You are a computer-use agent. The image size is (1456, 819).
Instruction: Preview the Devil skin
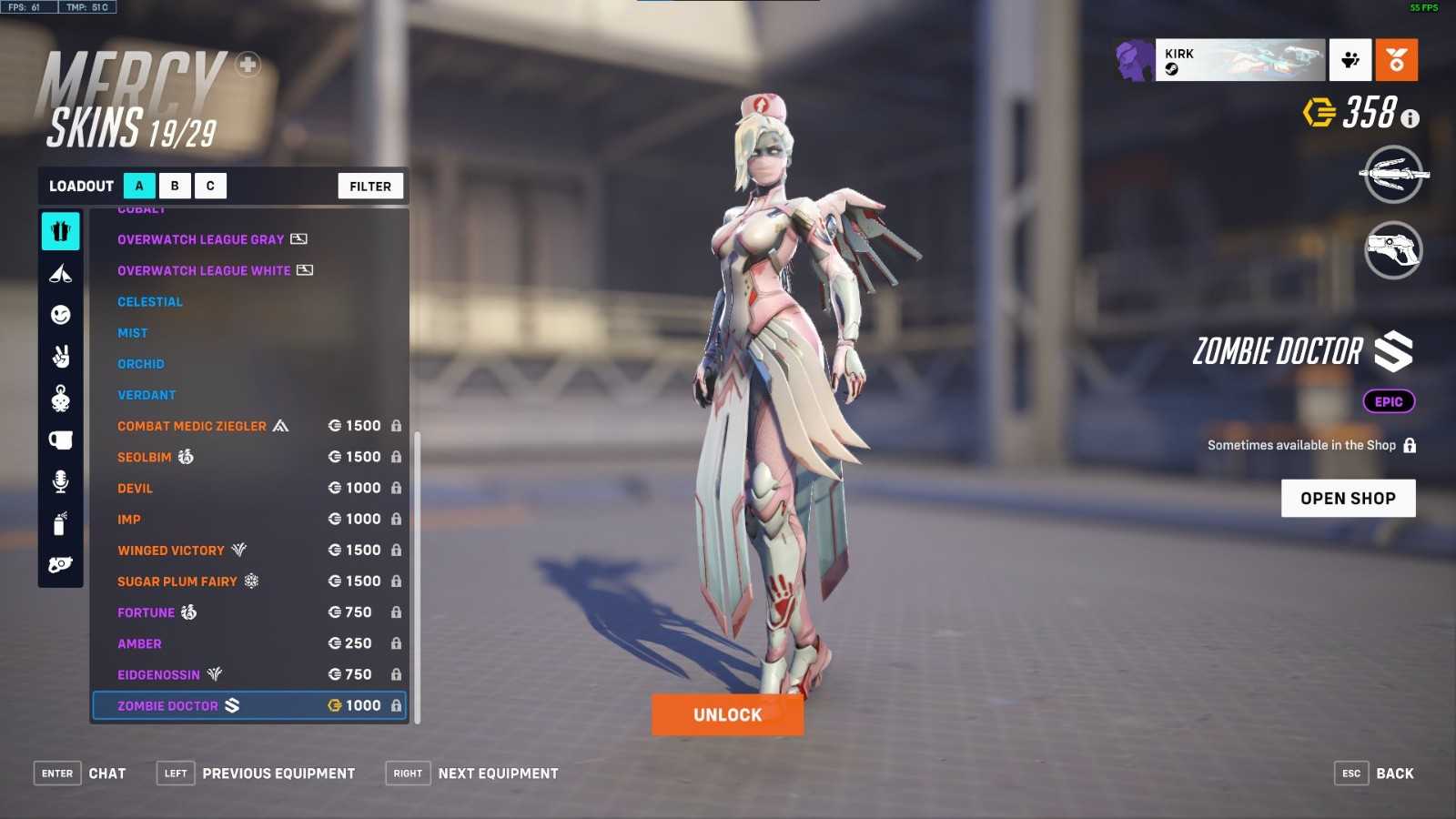tap(136, 489)
